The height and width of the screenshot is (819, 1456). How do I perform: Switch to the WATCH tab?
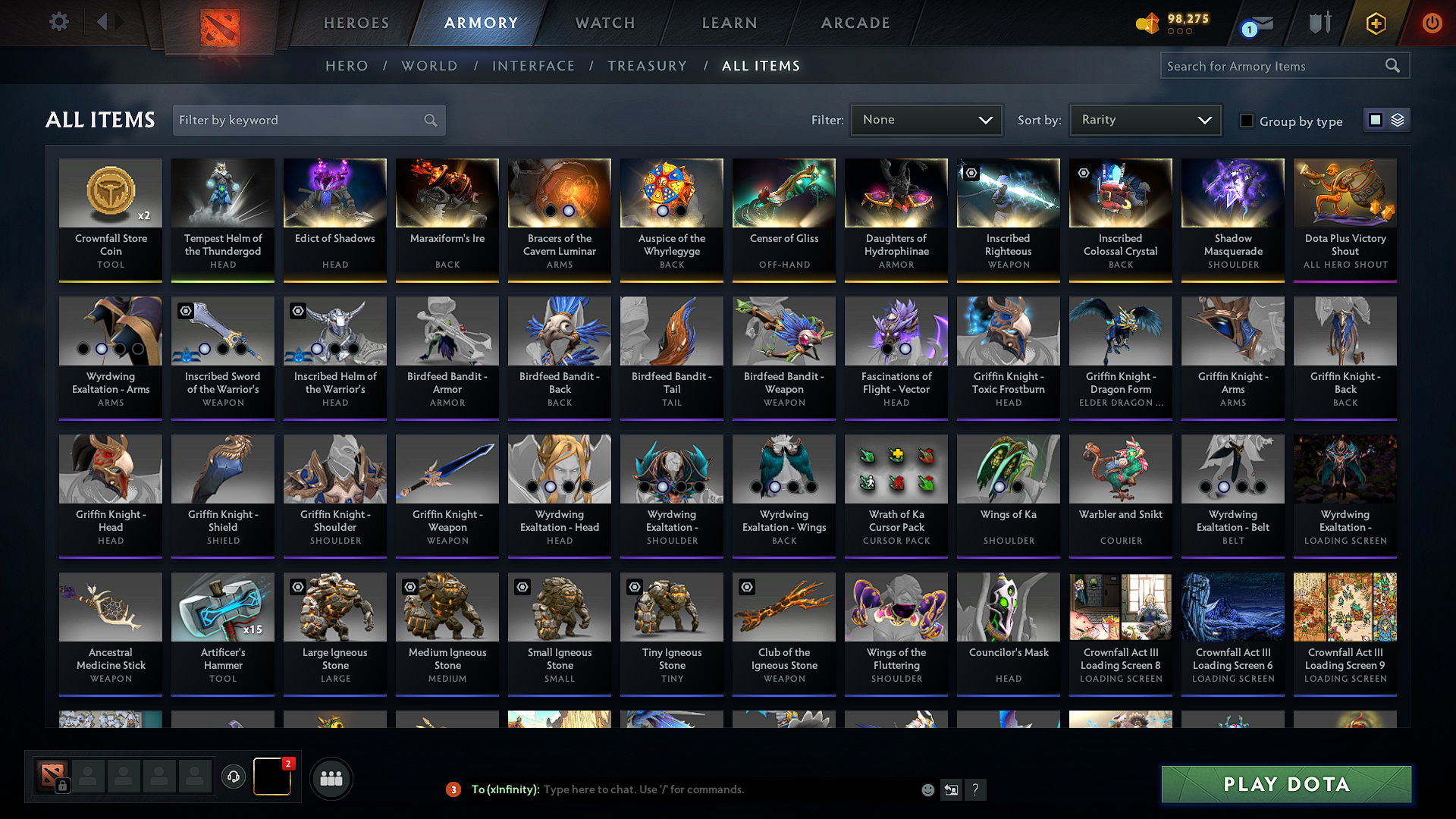coord(604,23)
